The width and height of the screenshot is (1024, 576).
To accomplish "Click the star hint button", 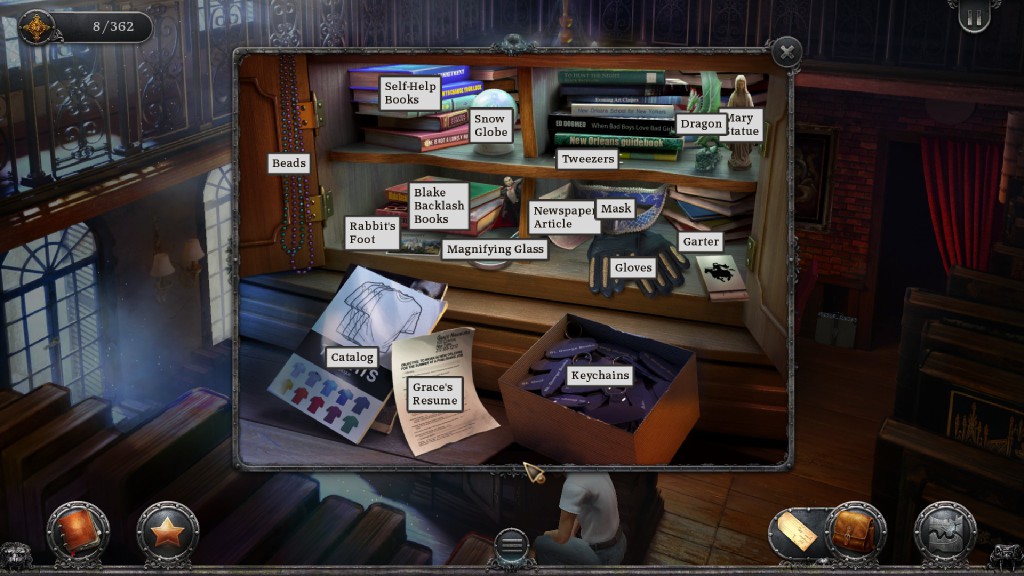I will [167, 531].
